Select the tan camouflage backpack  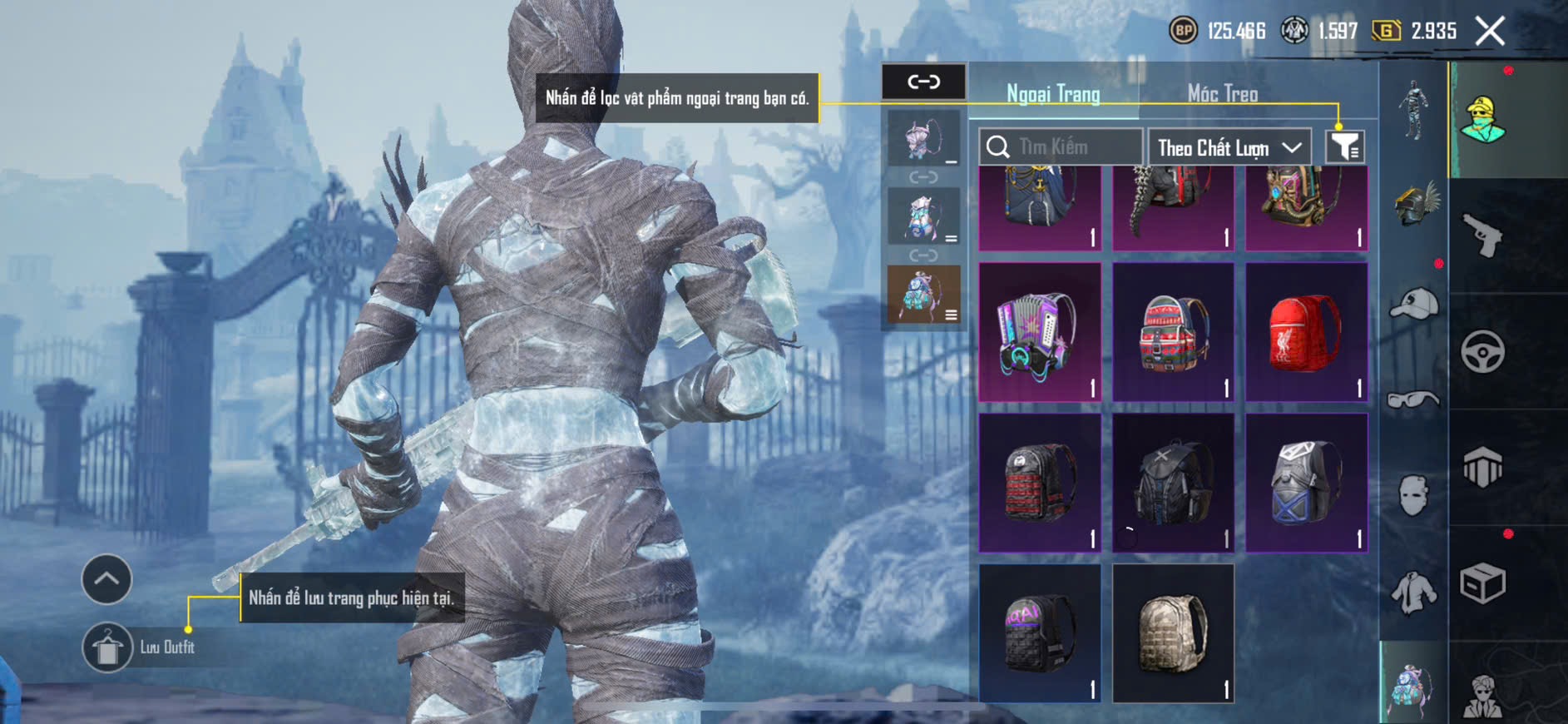[x=1173, y=632]
